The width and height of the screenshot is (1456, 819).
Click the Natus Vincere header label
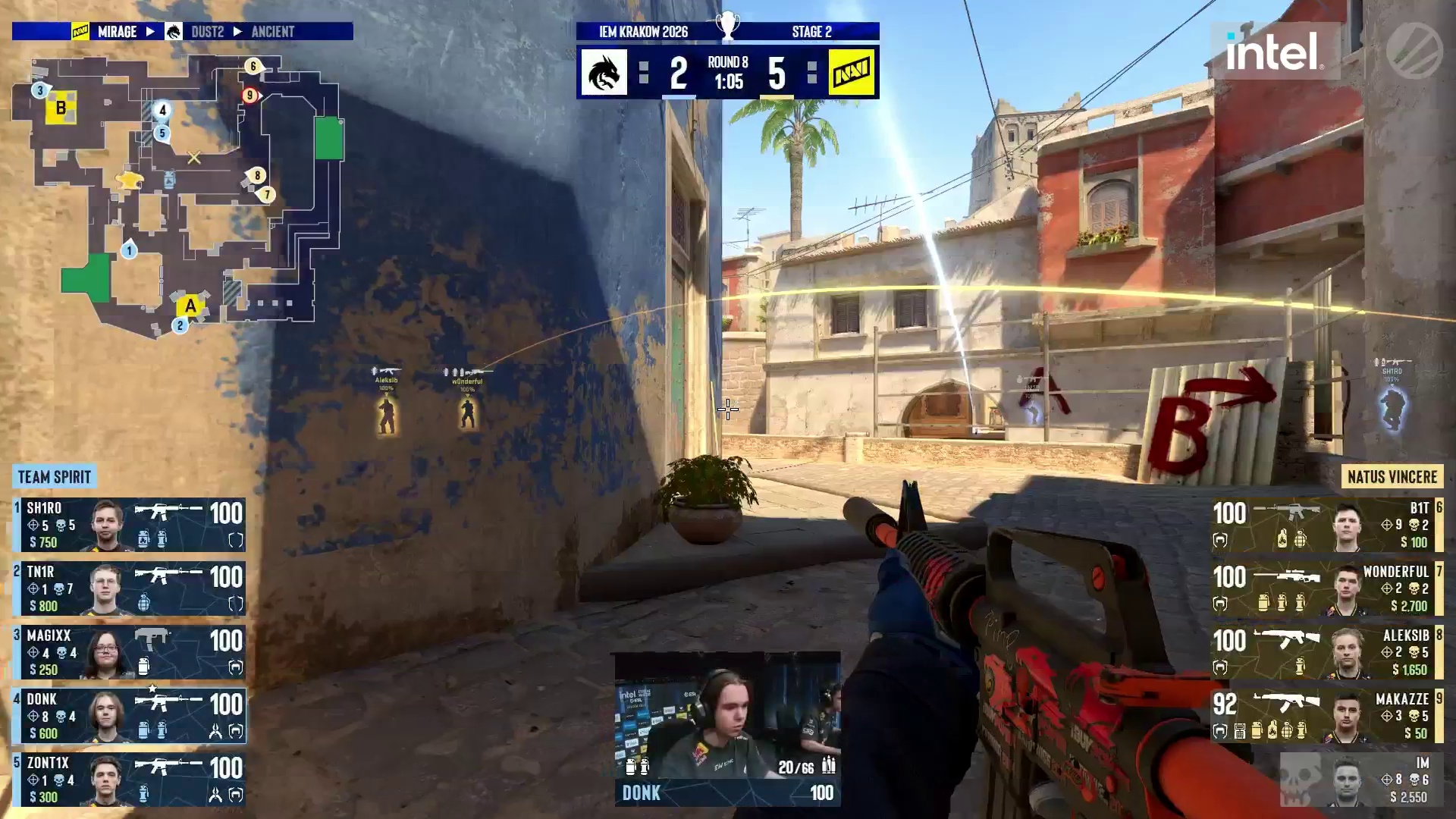(x=1392, y=477)
